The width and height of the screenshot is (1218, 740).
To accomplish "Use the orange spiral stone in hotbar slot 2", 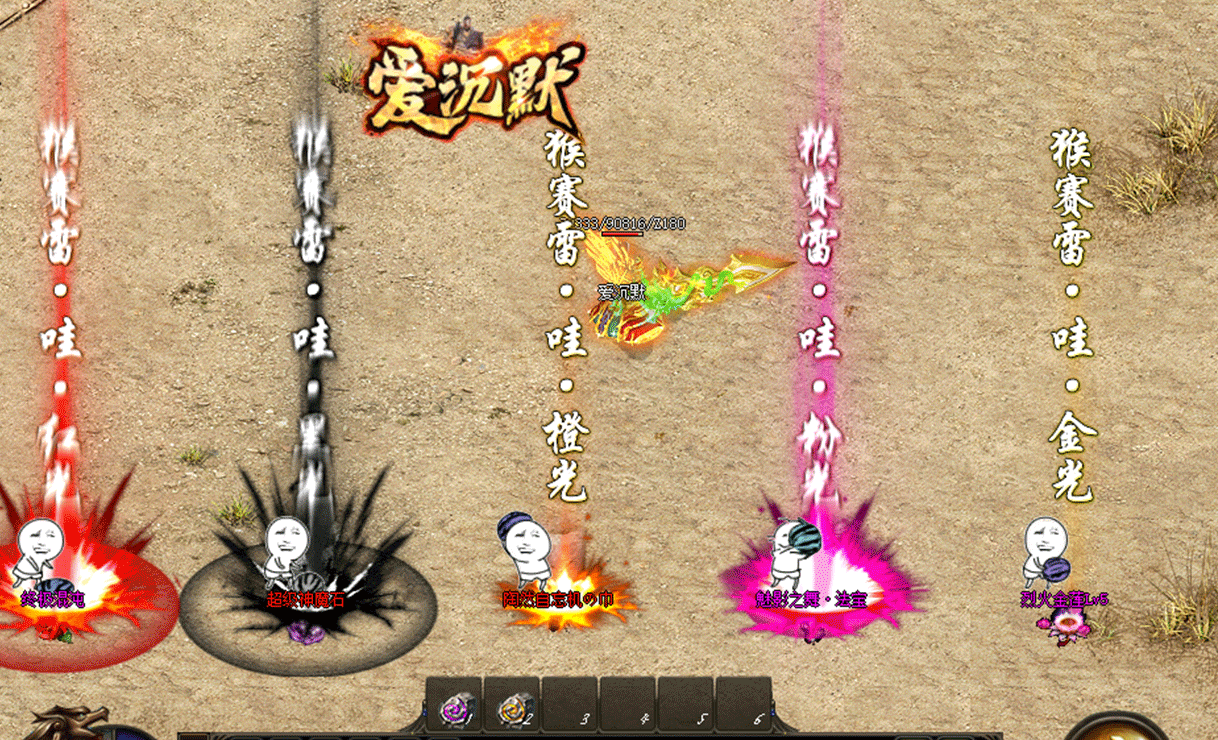I will 512,706.
